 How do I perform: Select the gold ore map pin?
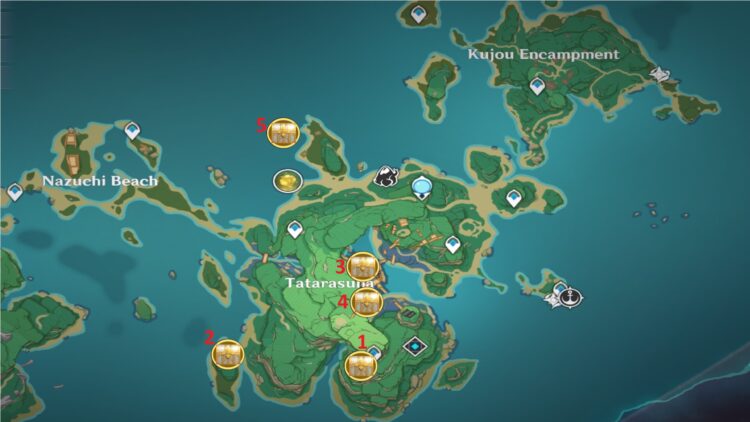287,182
